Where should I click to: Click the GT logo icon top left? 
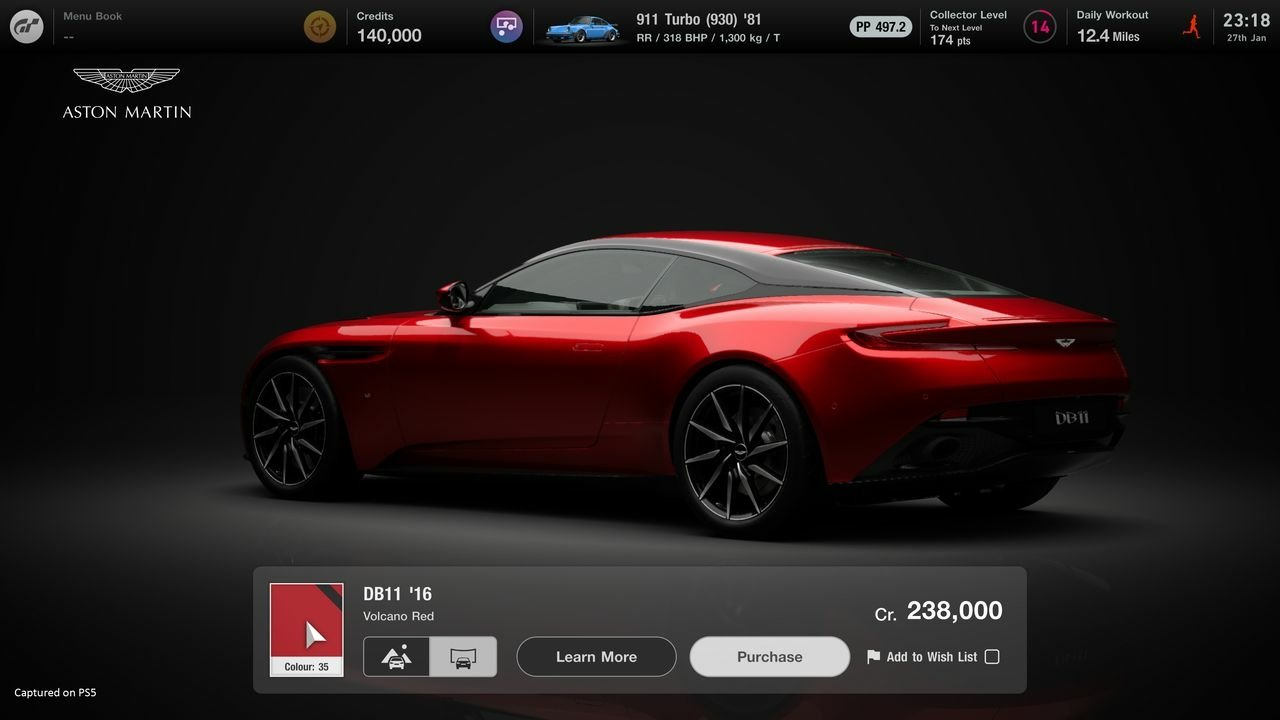click(26, 26)
